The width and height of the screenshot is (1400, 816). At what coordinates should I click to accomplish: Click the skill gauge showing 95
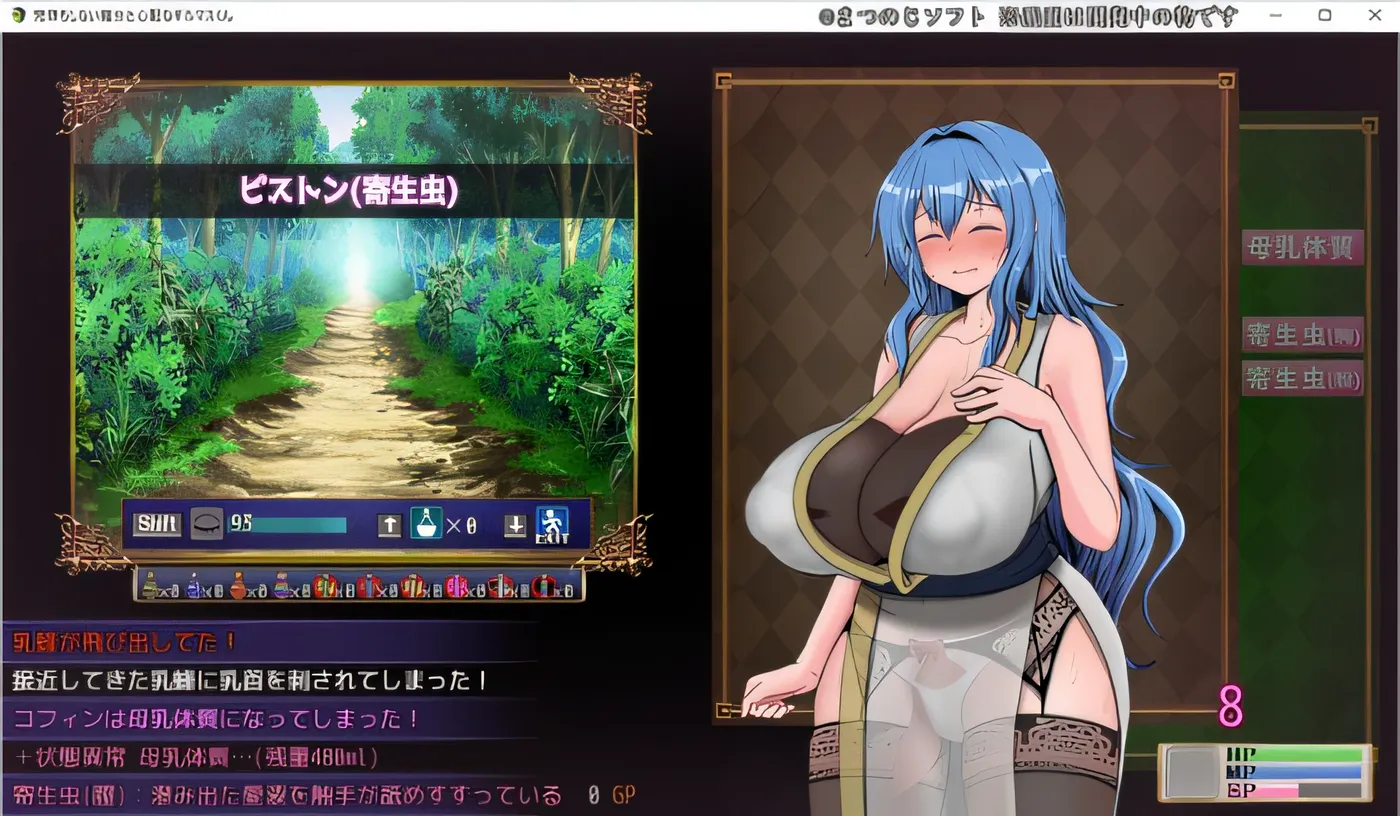click(290, 523)
